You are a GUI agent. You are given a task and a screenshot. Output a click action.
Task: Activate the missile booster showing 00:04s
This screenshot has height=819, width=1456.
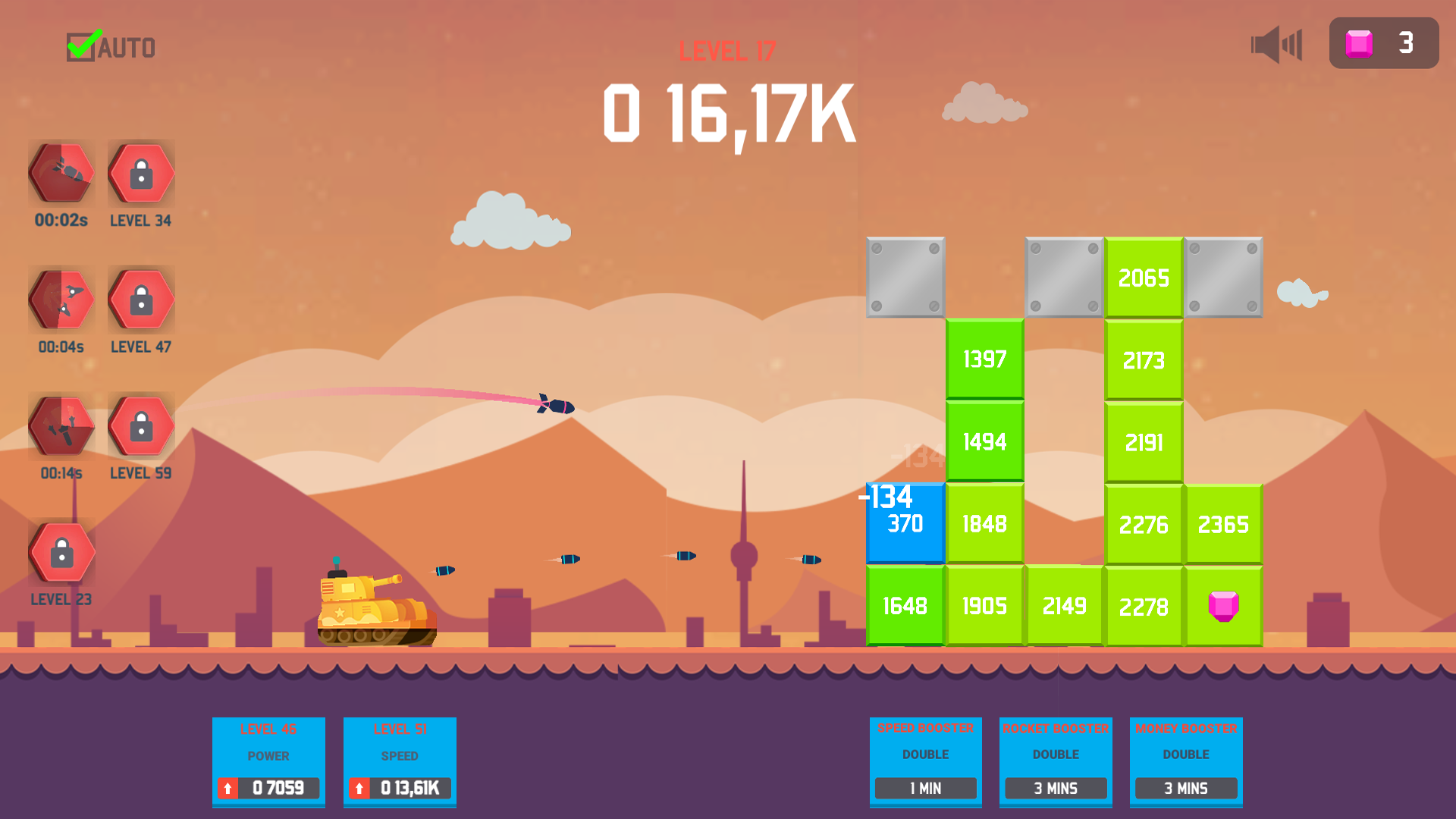(61, 299)
